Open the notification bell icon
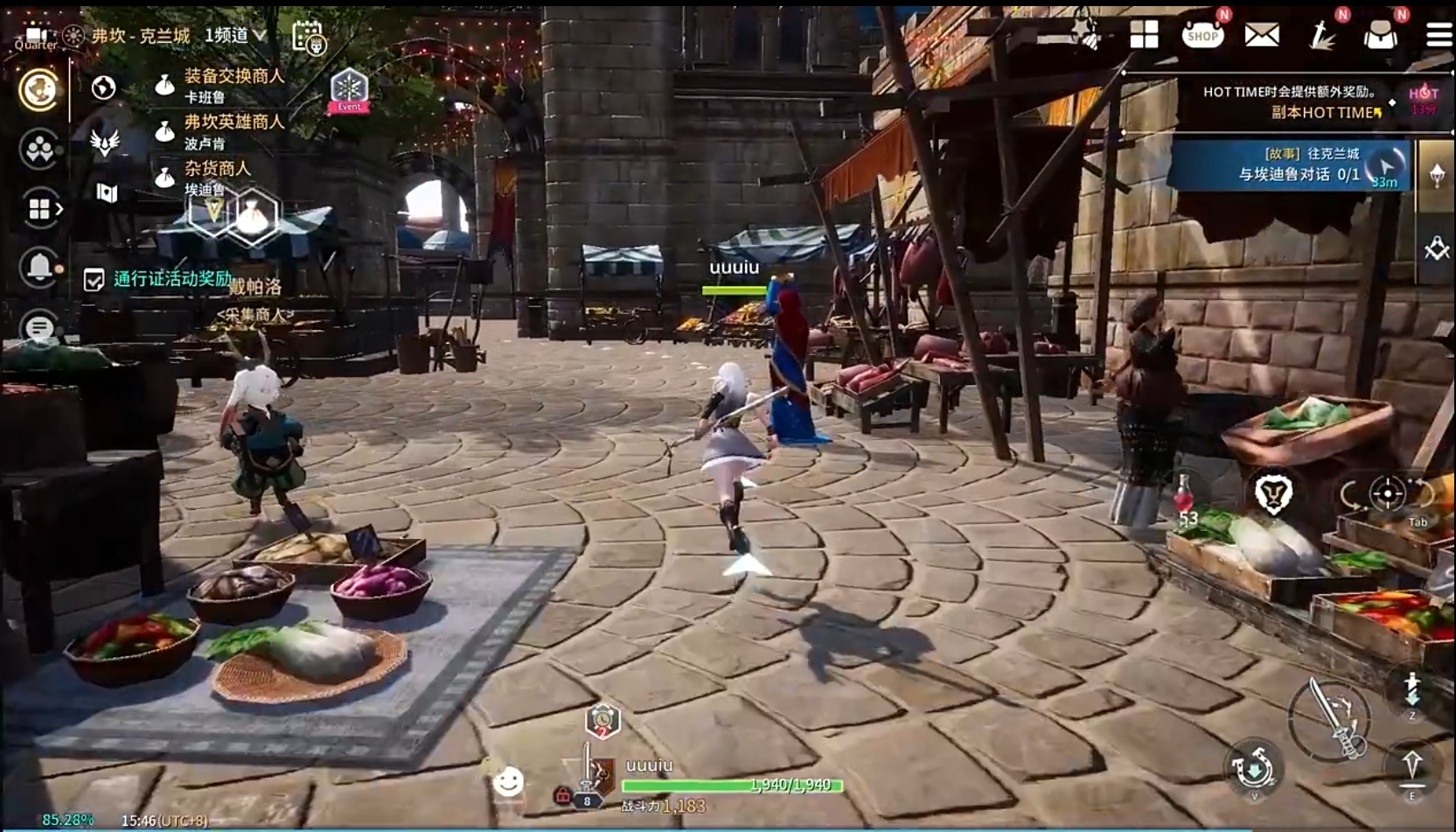 (x=39, y=267)
